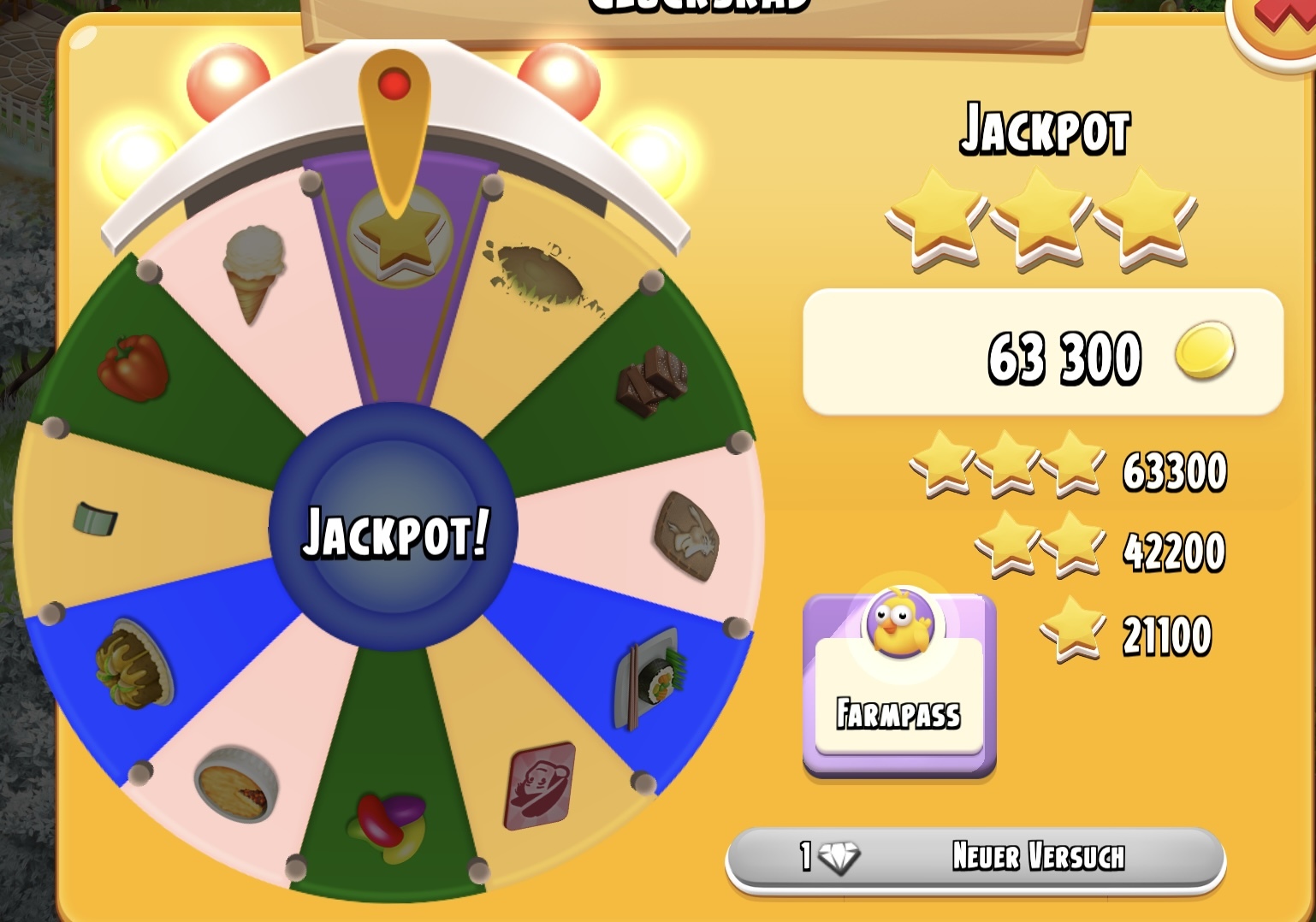Click the Neuer Versuch retry button
This screenshot has width=1316, height=922.
(975, 858)
